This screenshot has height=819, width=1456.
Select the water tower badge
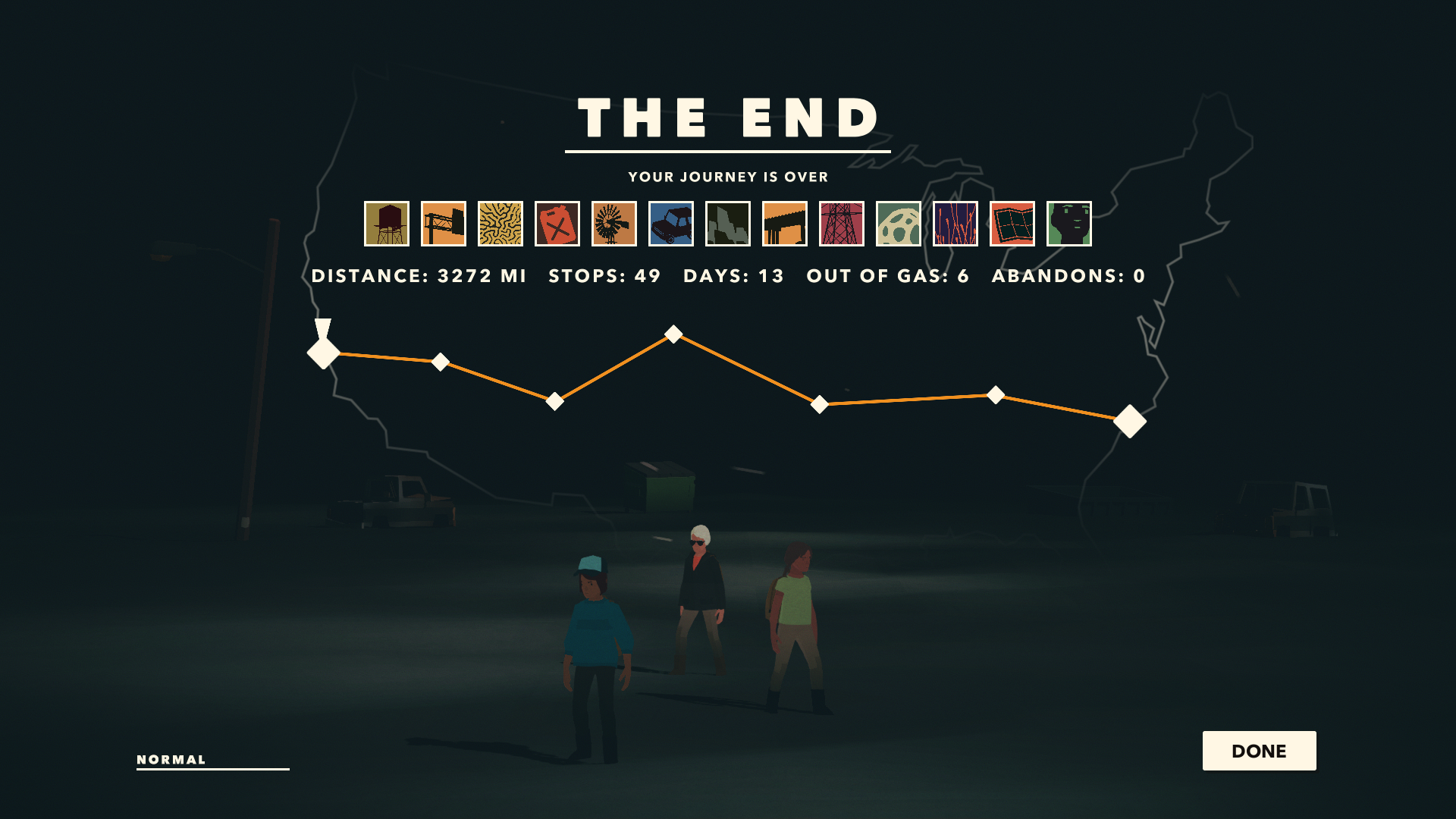click(387, 224)
